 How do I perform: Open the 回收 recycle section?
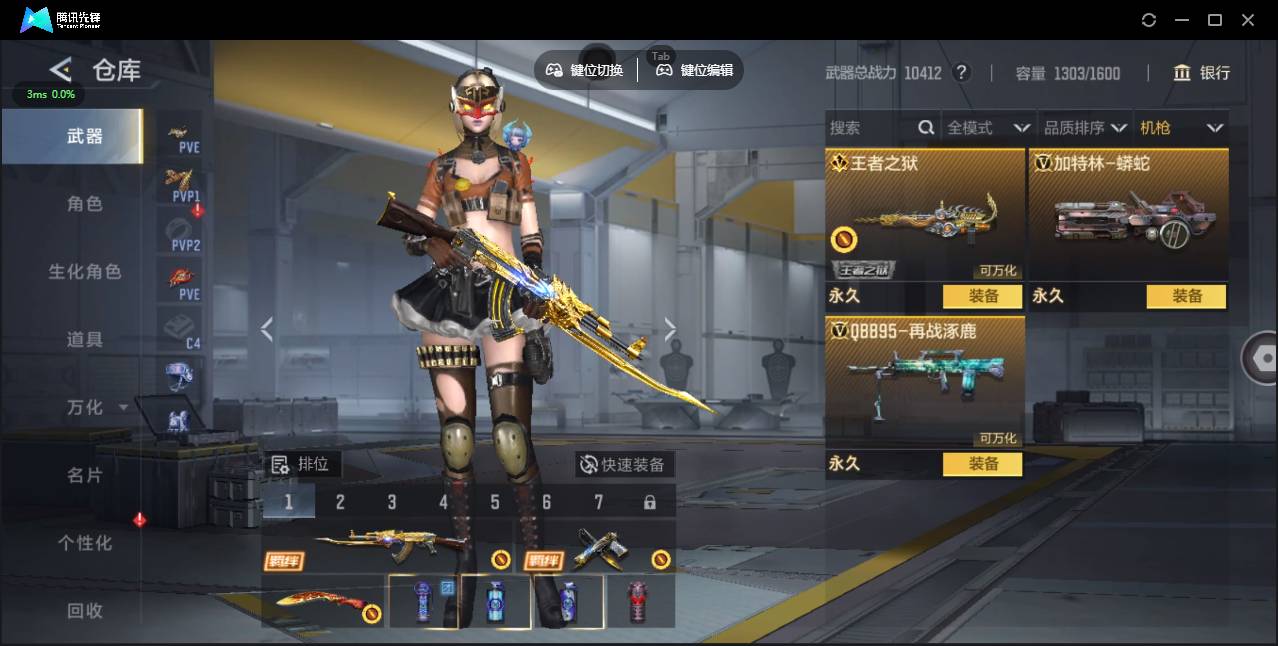pyautogui.click(x=84, y=610)
